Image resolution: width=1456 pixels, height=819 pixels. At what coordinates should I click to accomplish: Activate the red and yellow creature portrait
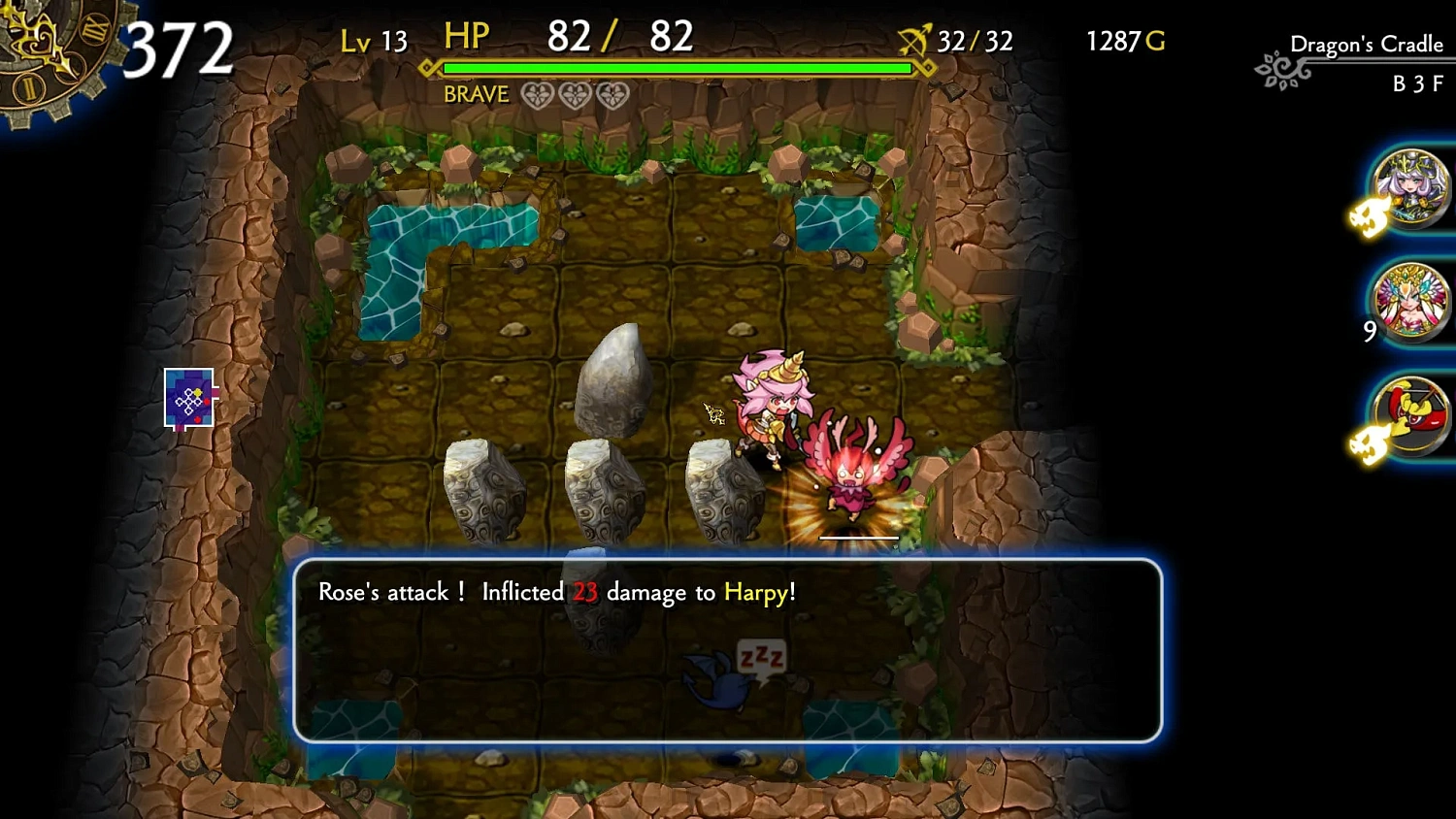pyautogui.click(x=1410, y=415)
